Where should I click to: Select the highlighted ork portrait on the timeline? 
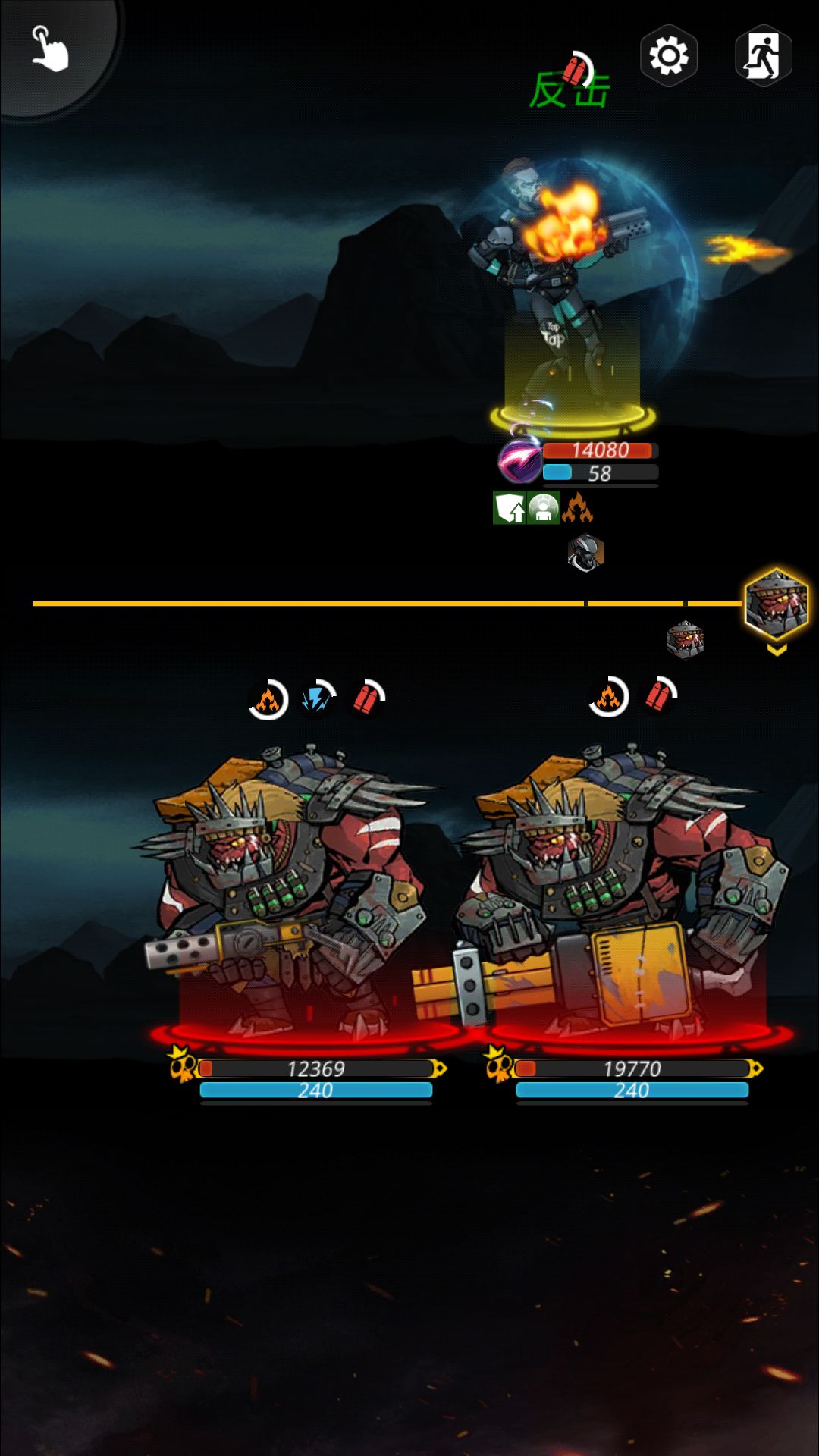pyautogui.click(x=776, y=604)
